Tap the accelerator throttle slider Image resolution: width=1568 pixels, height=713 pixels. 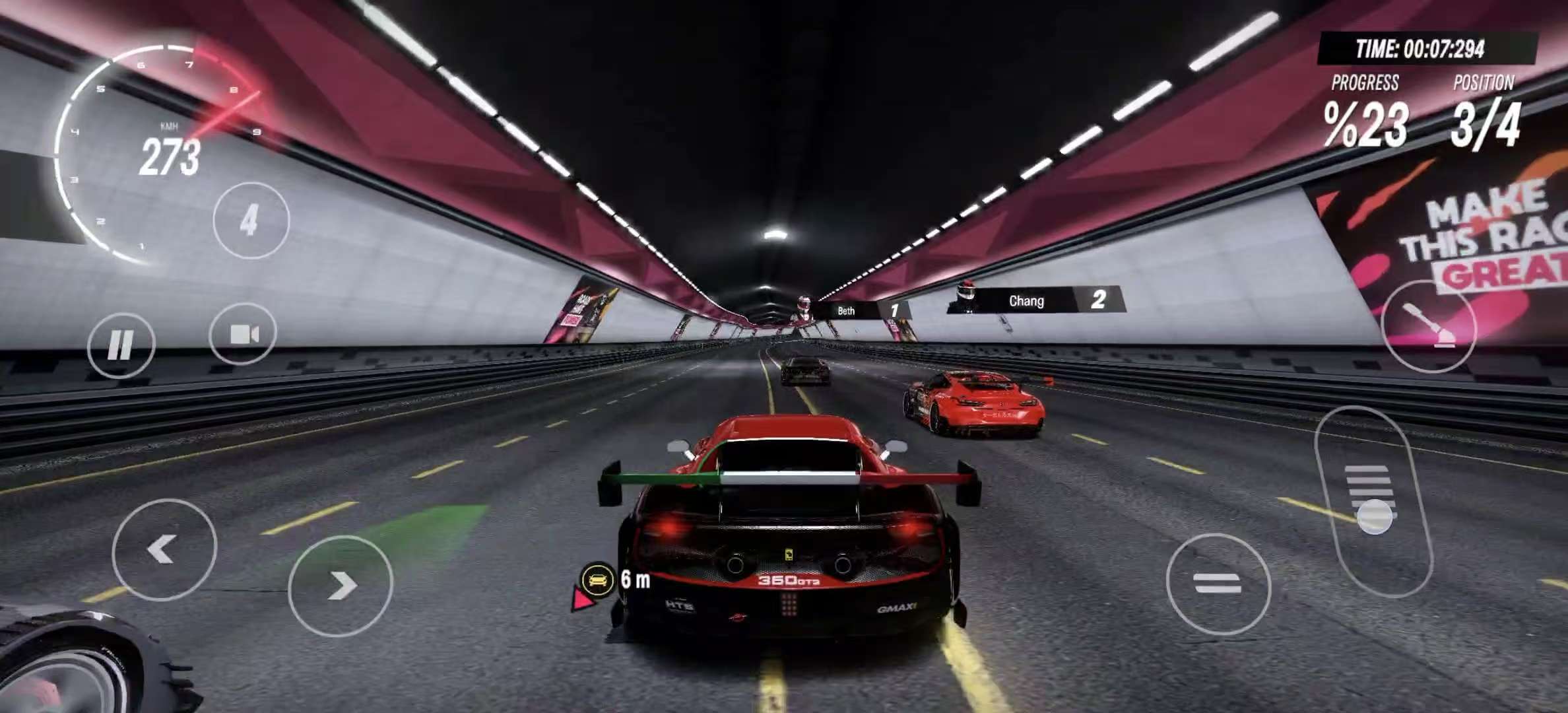point(1374,503)
